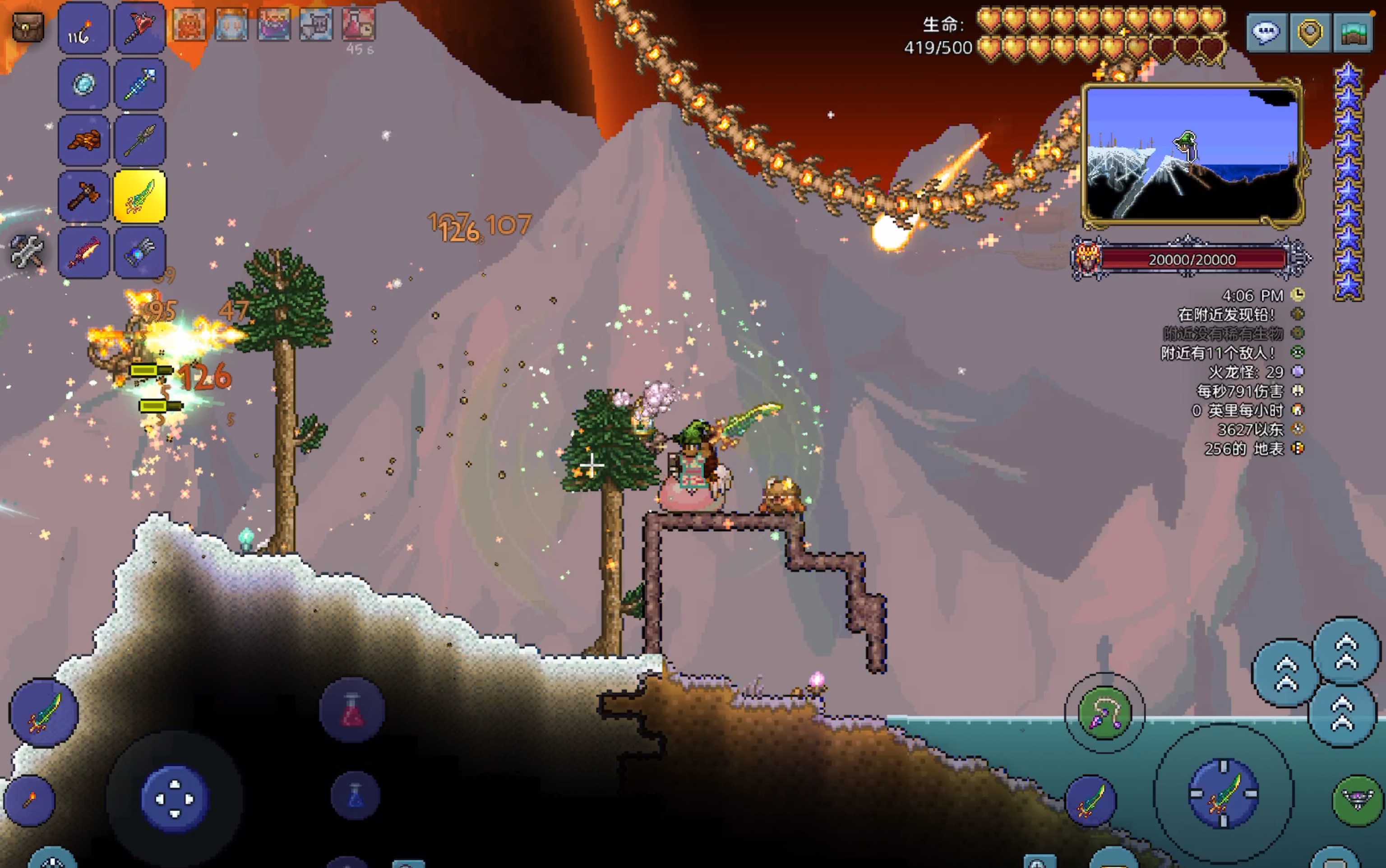Tap the potion sickness buff icon
The image size is (1386, 868).
click(359, 24)
